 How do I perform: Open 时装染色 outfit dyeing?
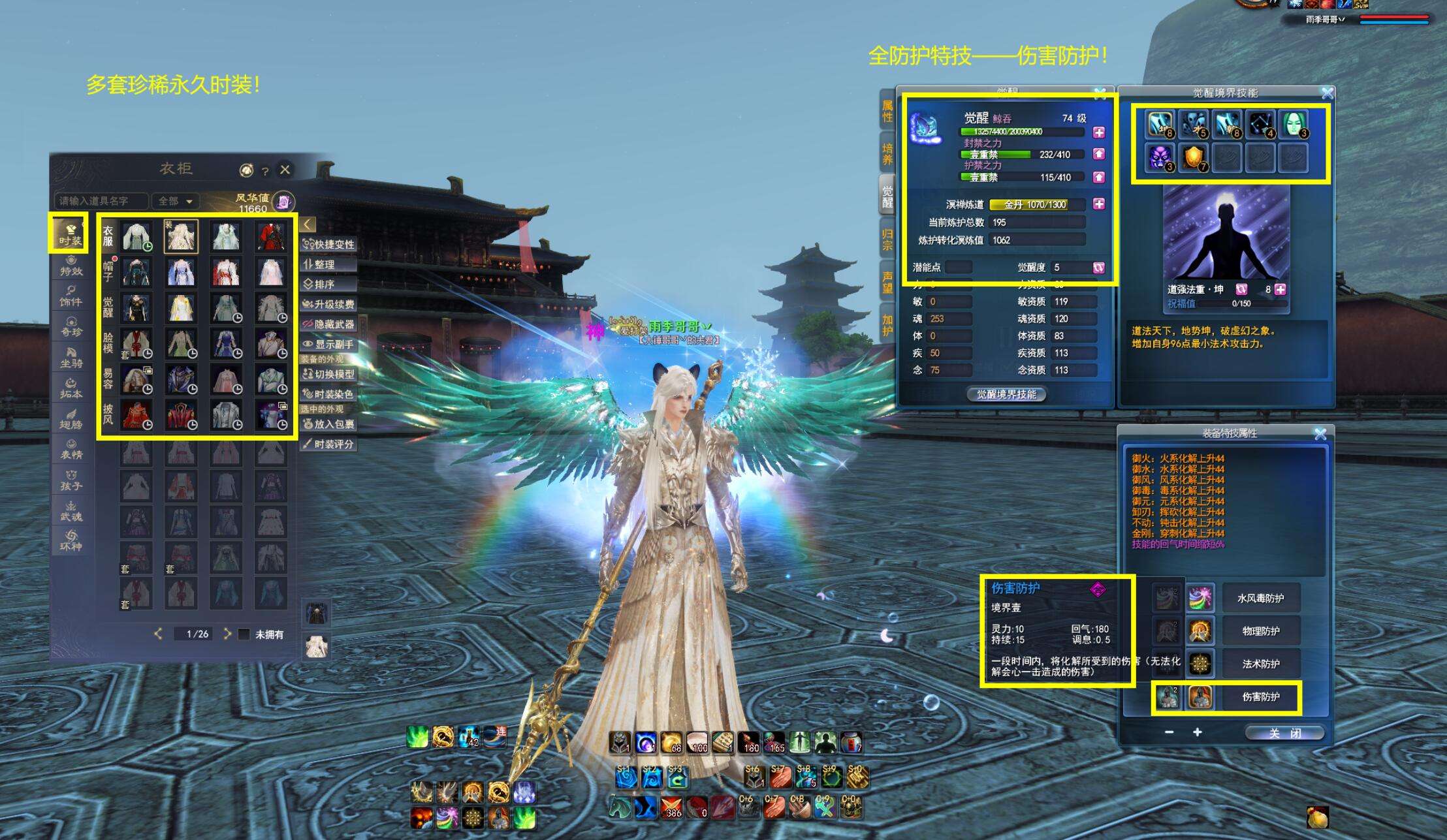328,394
